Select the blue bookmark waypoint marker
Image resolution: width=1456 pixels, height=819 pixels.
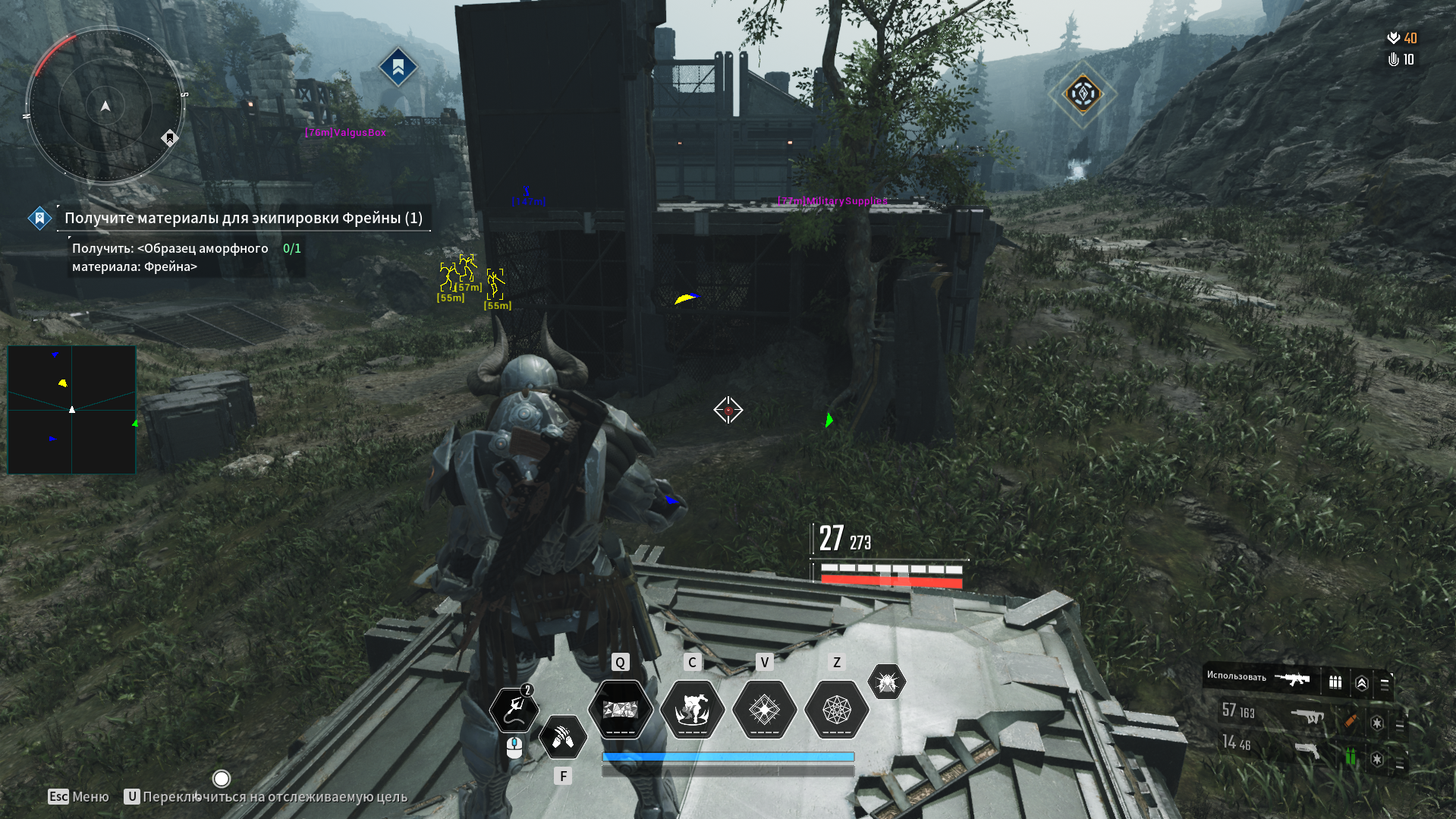(398, 68)
